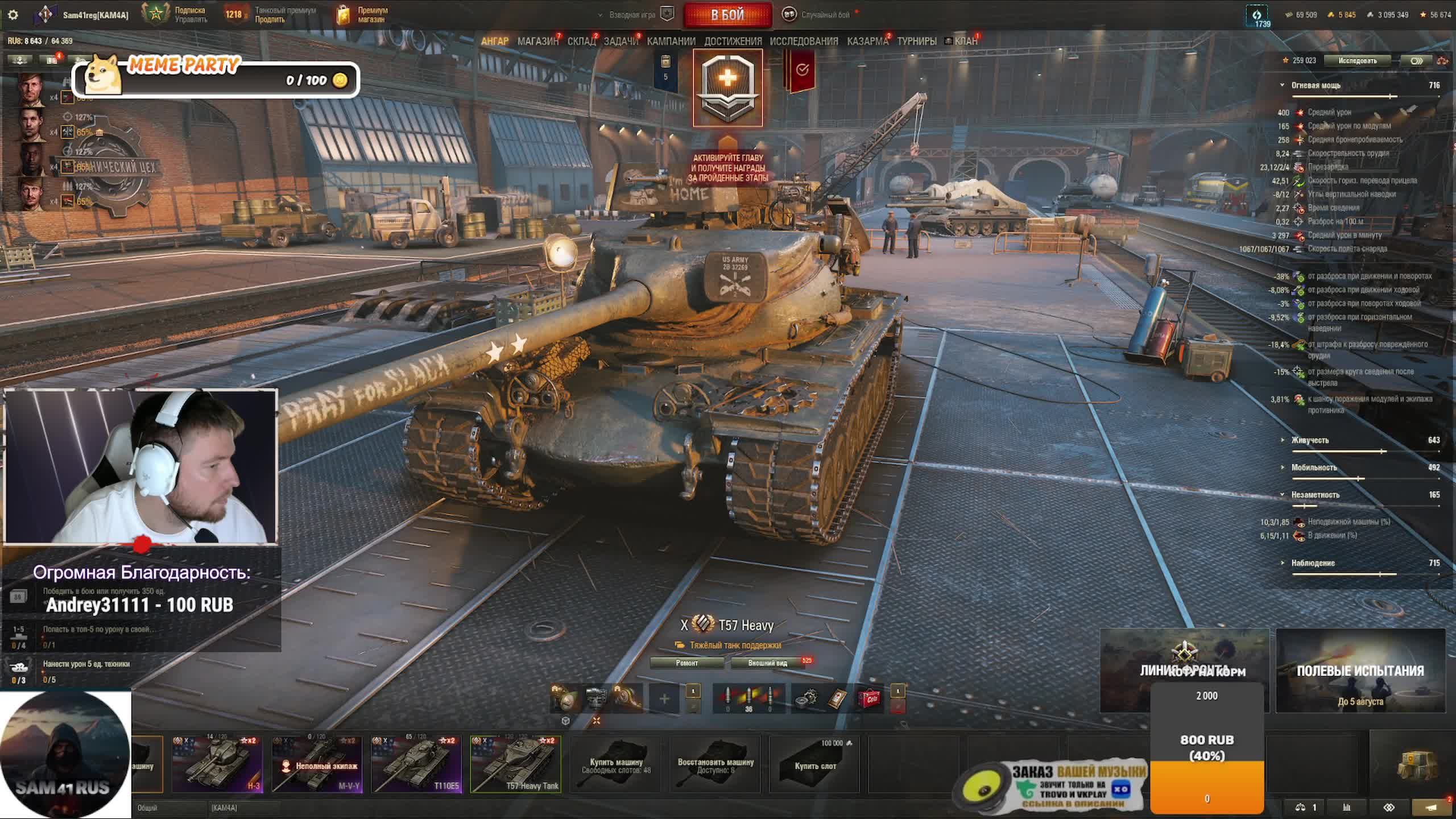Open the КАЗАРМА tab

click(x=867, y=41)
